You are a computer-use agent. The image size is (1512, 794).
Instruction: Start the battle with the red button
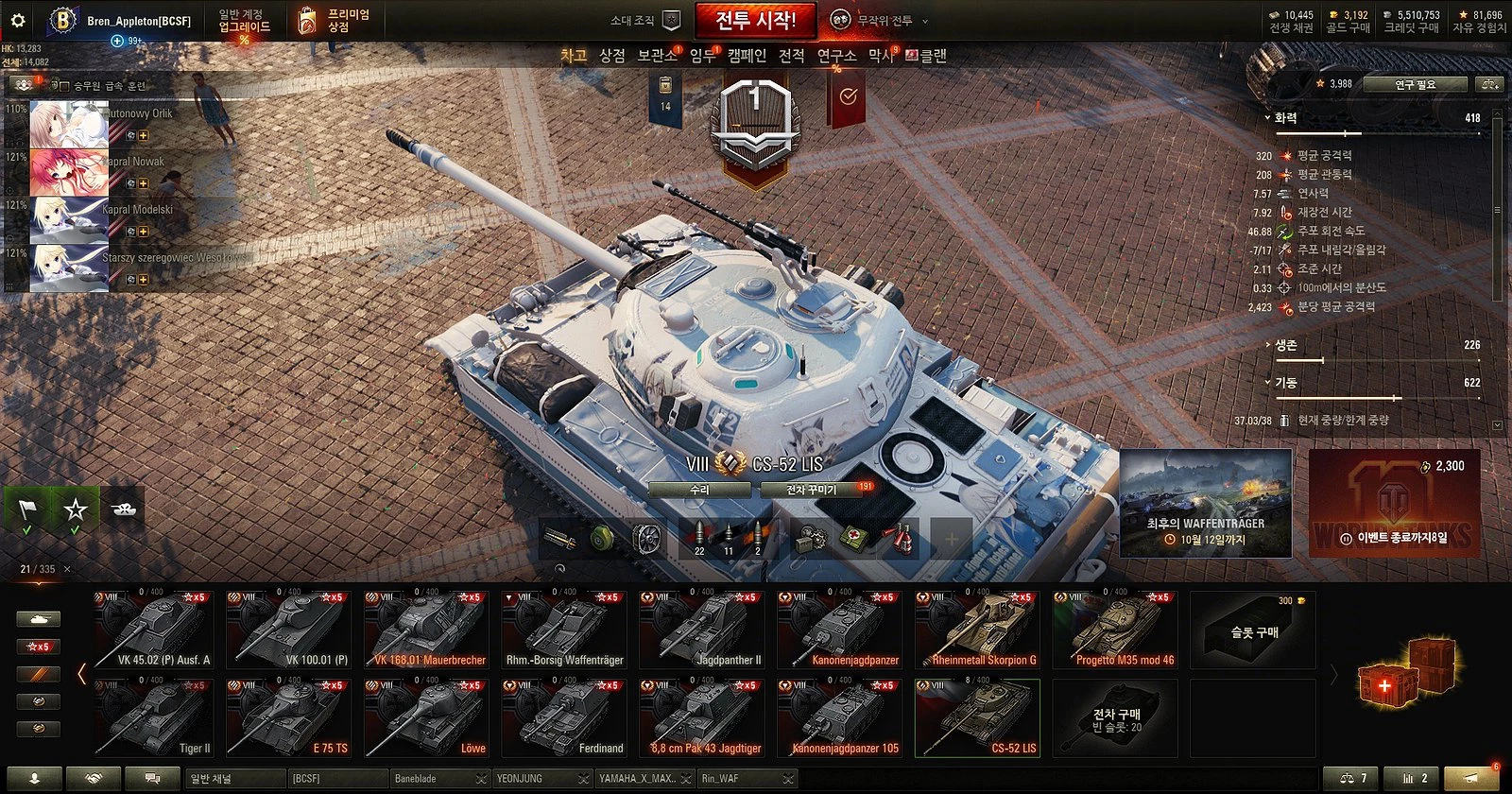pos(755,20)
